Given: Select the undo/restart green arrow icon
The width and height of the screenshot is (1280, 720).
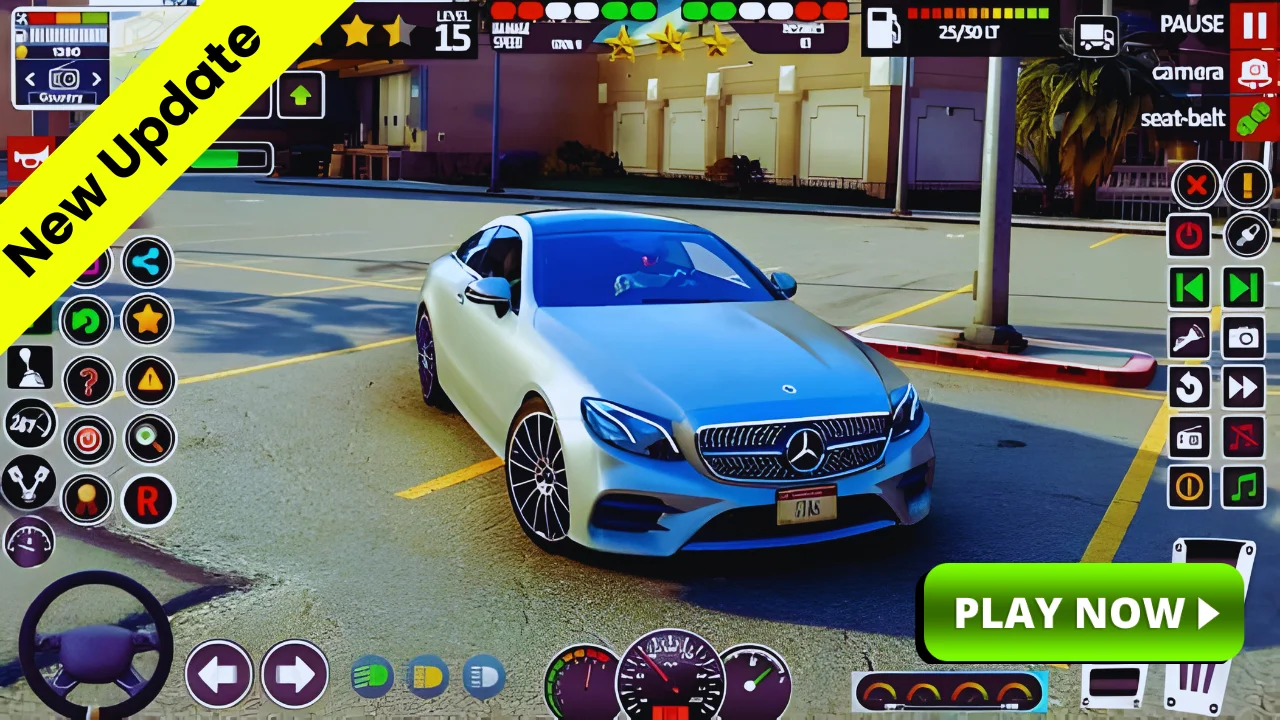Looking at the screenshot, I should coord(86,320).
